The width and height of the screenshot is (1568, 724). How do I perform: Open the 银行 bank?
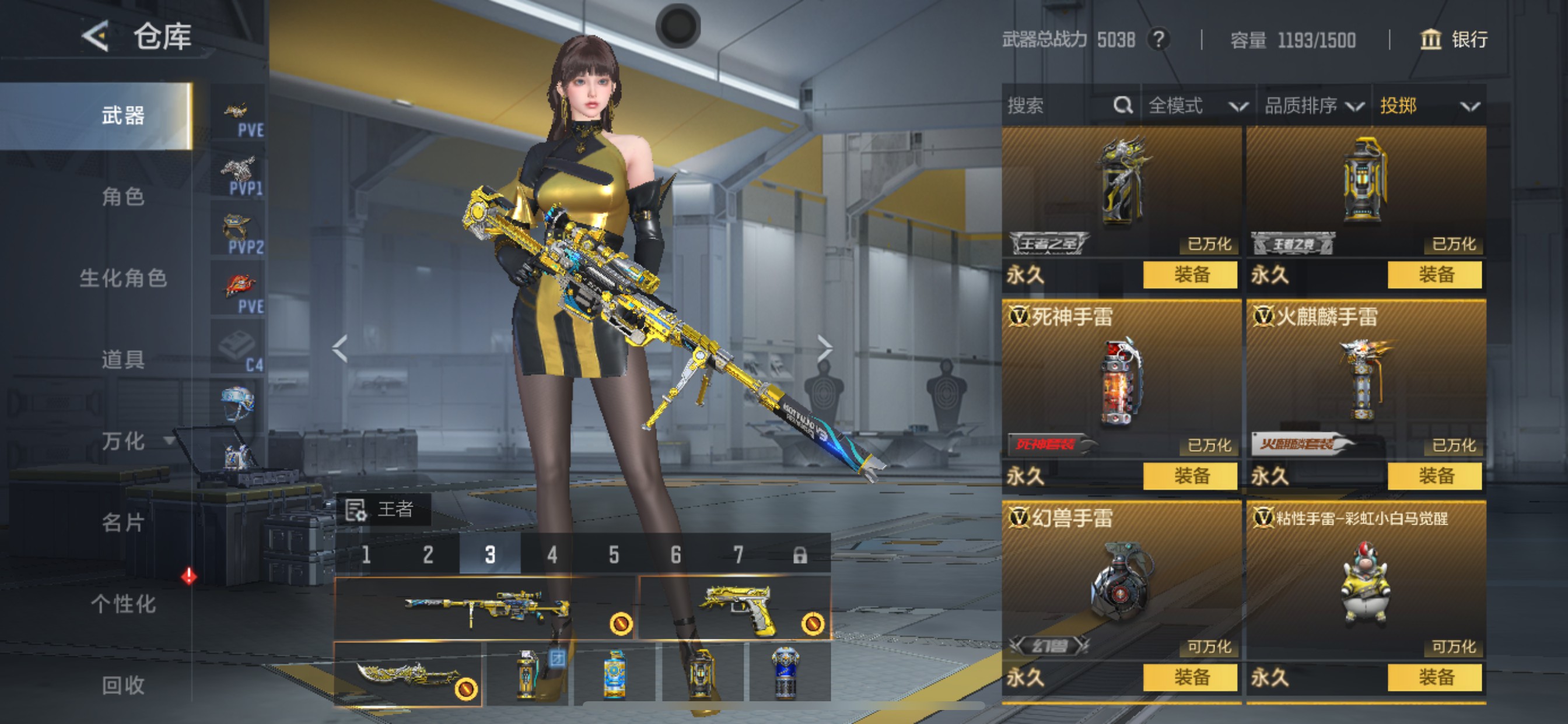[1454, 40]
